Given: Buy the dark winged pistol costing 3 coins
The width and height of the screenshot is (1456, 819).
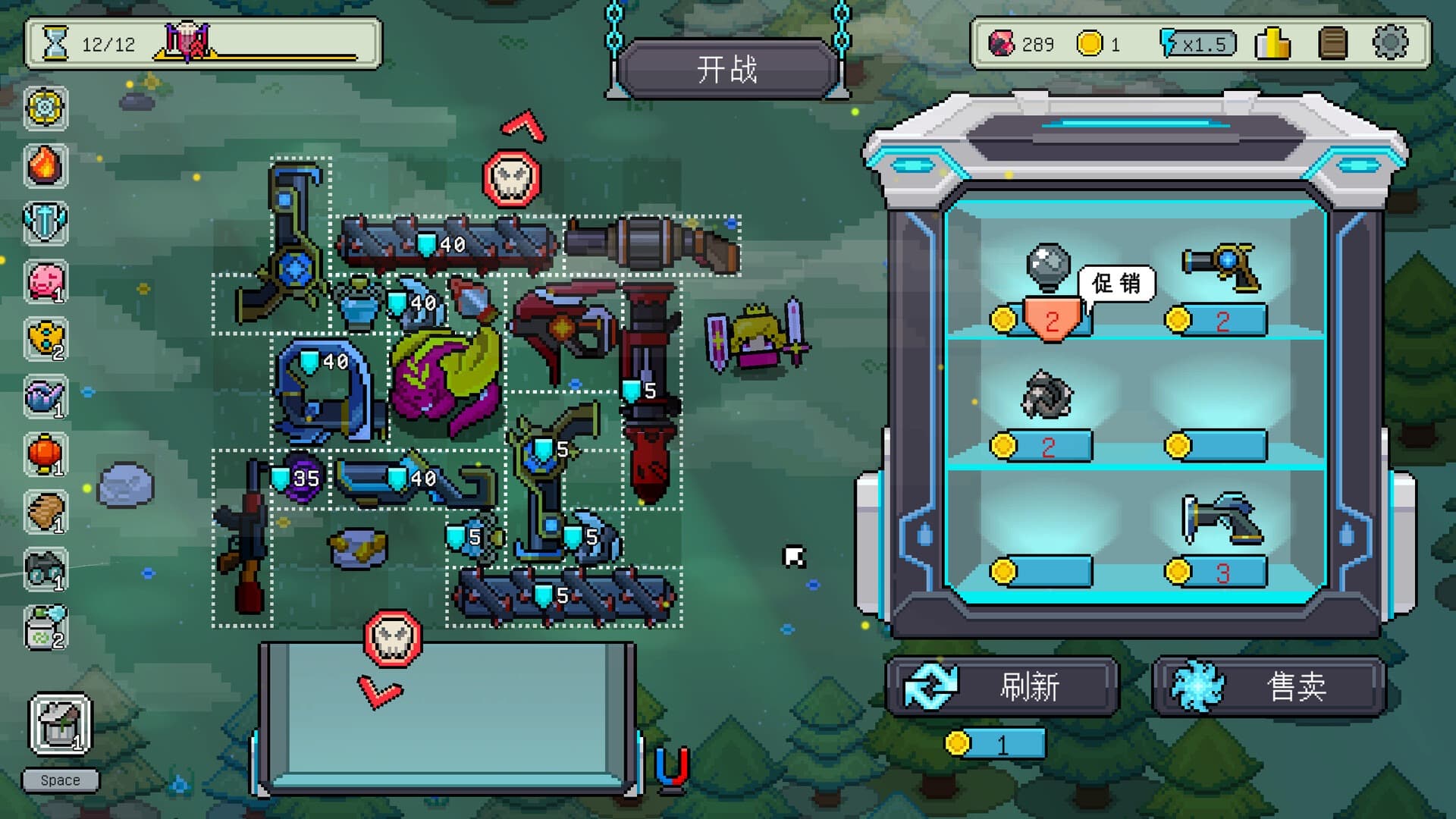Looking at the screenshot, I should [1220, 519].
